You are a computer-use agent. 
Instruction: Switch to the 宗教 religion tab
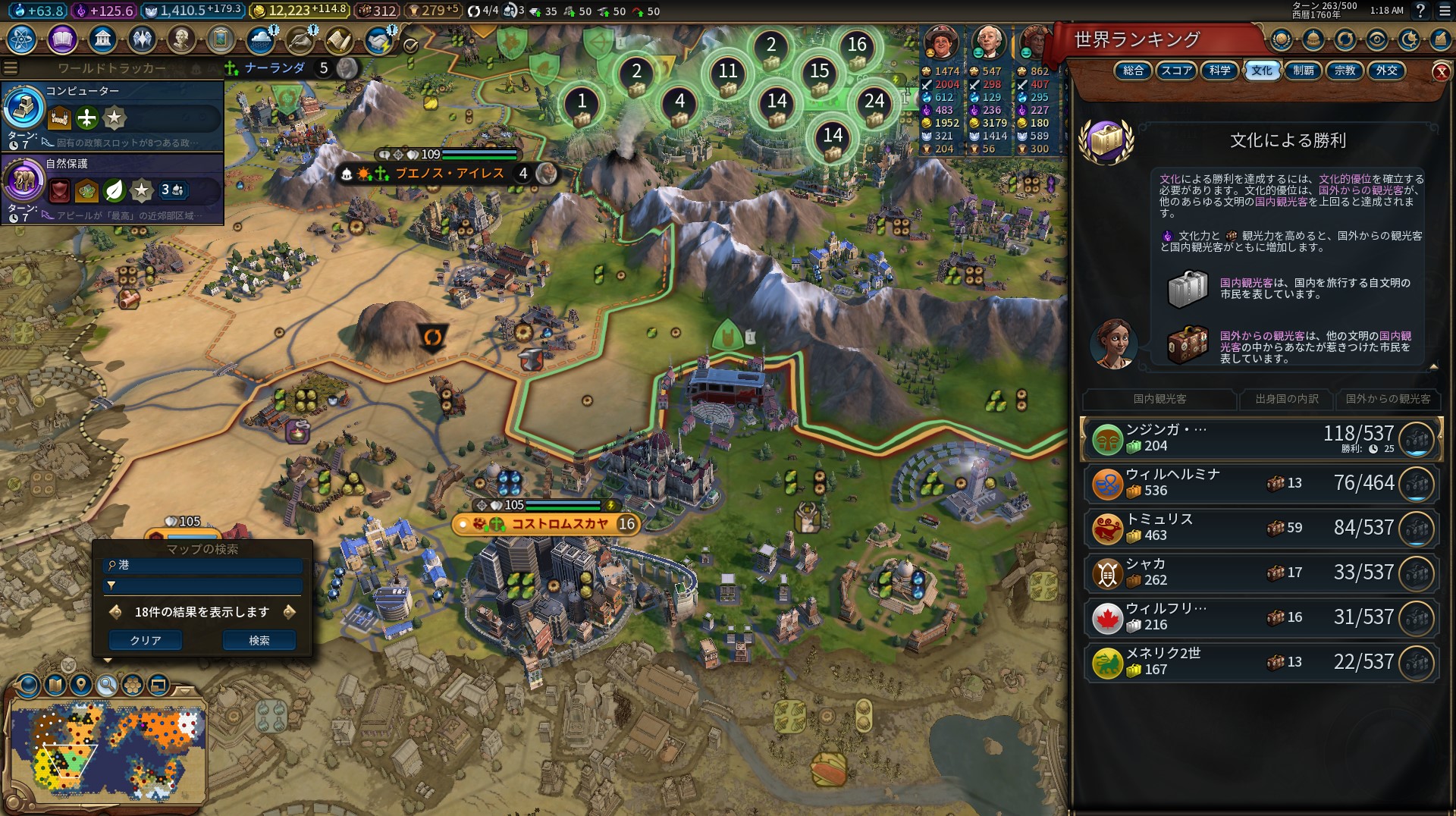(1345, 71)
